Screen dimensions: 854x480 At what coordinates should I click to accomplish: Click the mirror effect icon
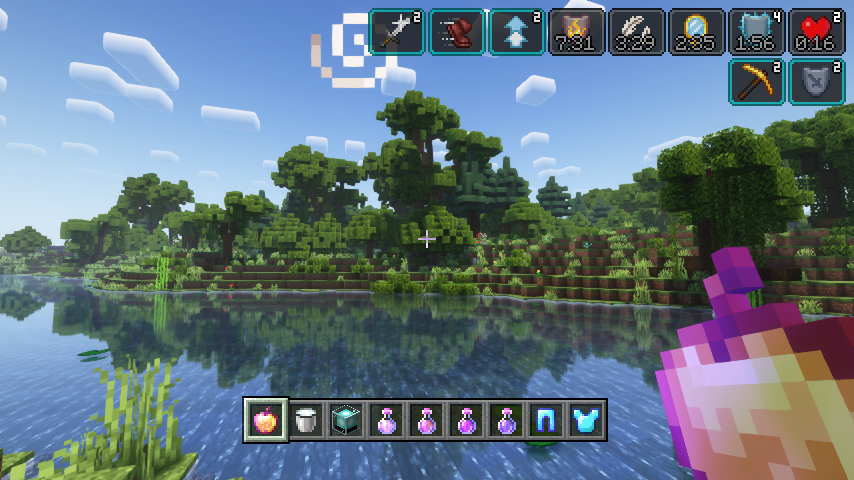(697, 31)
